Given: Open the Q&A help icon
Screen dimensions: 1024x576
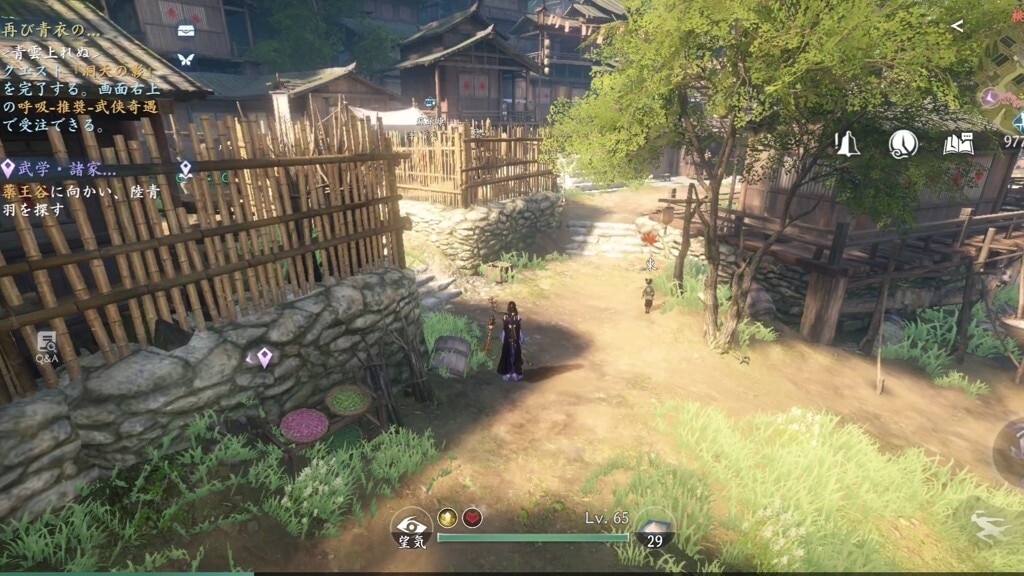Looking at the screenshot, I should 47,346.
